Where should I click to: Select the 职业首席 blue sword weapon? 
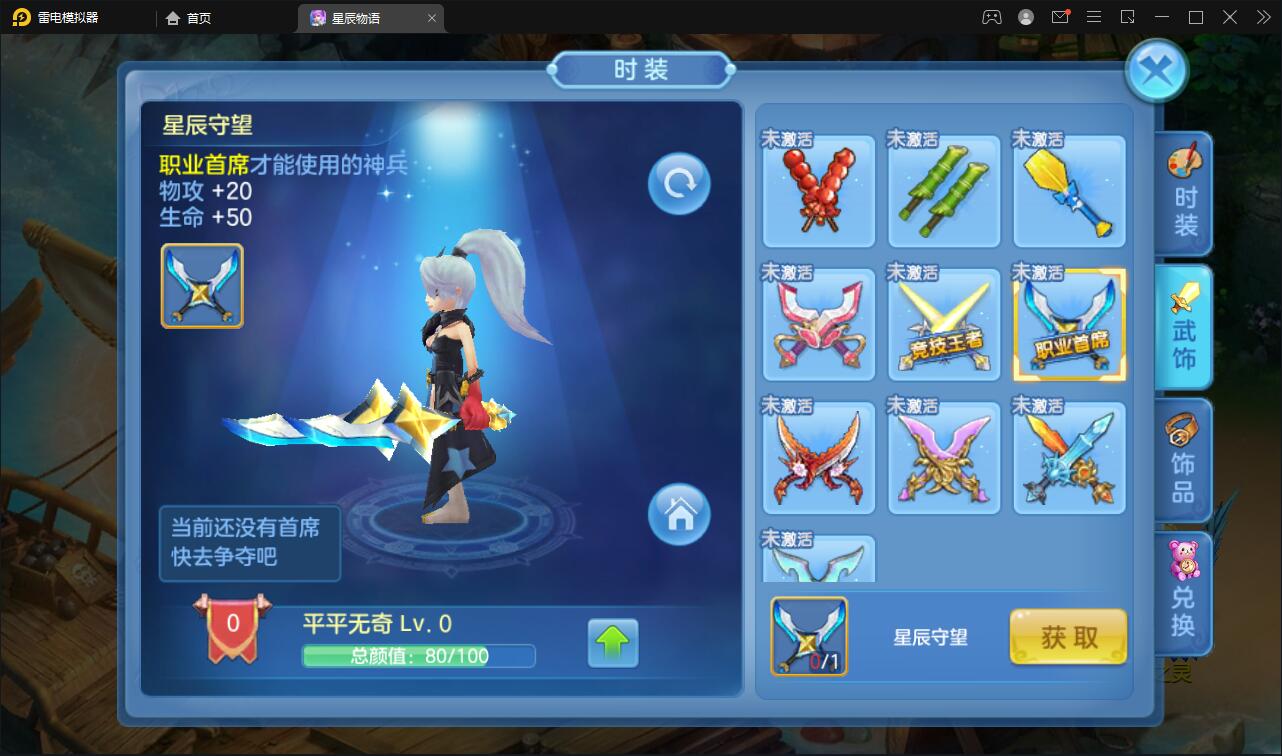1069,323
